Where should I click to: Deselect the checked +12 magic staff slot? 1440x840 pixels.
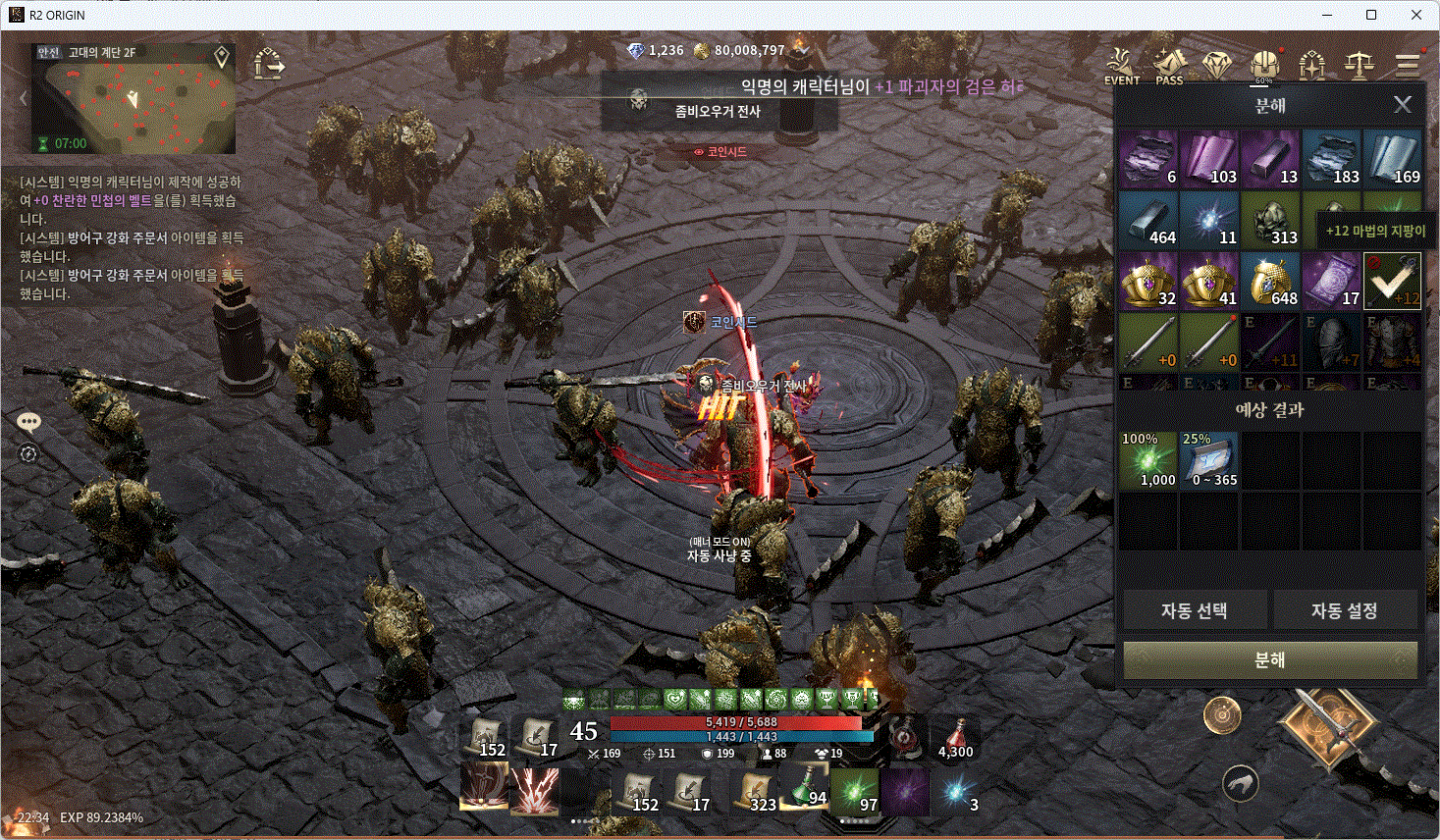[x=1391, y=281]
